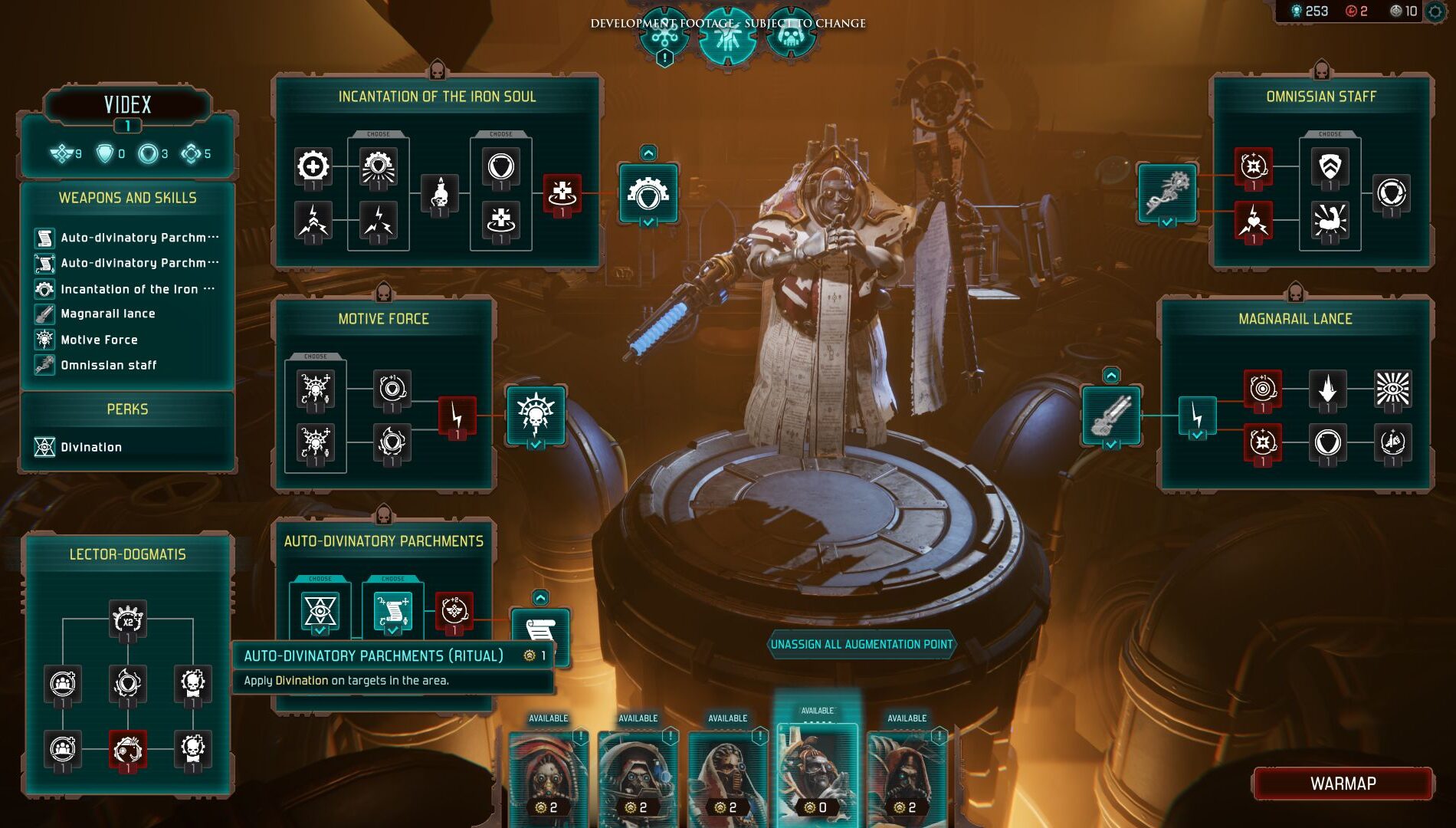Select the Magnarail Lance weapon icon
The height and width of the screenshot is (828, 1456).
pos(1111,415)
